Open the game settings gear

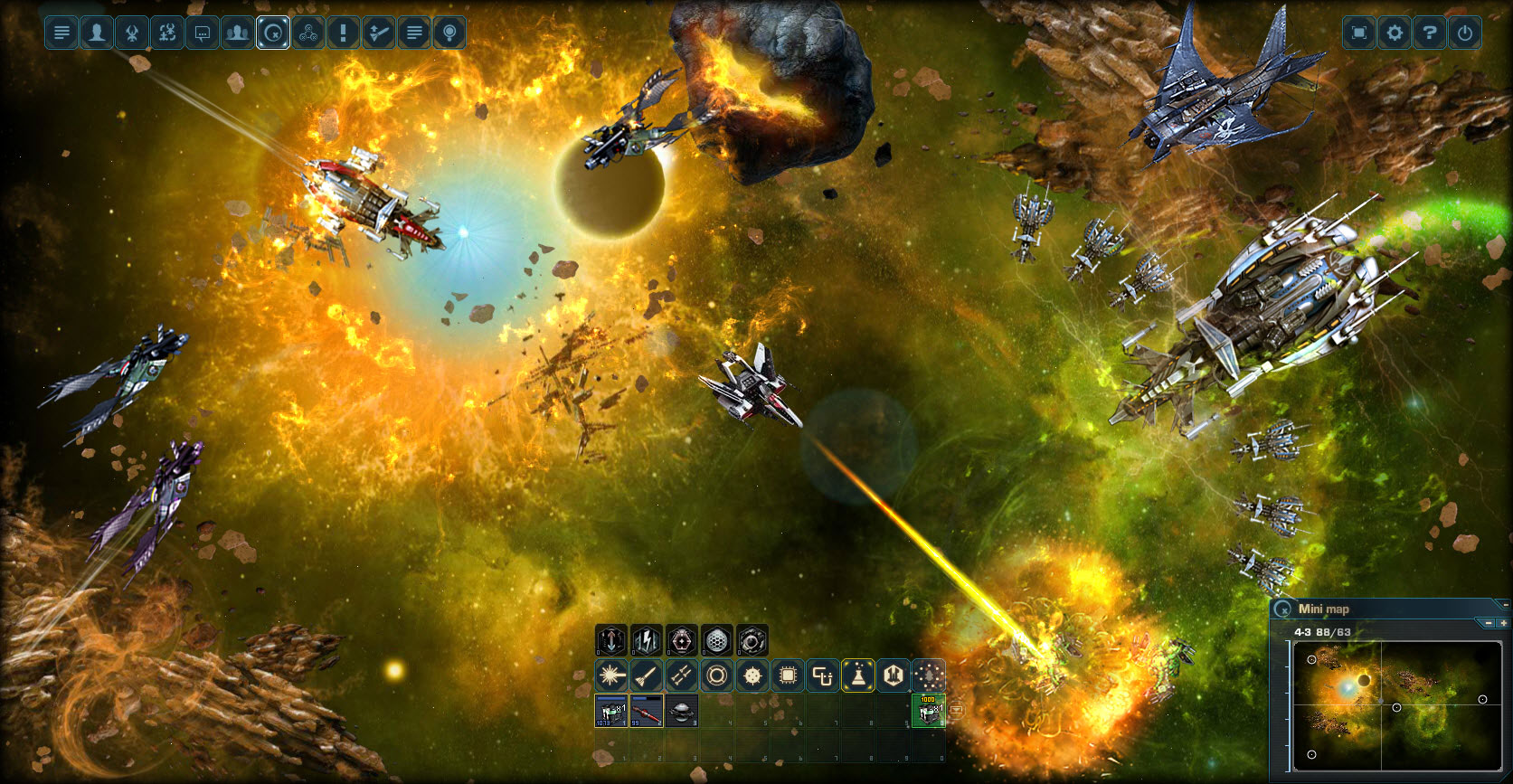click(x=1395, y=33)
